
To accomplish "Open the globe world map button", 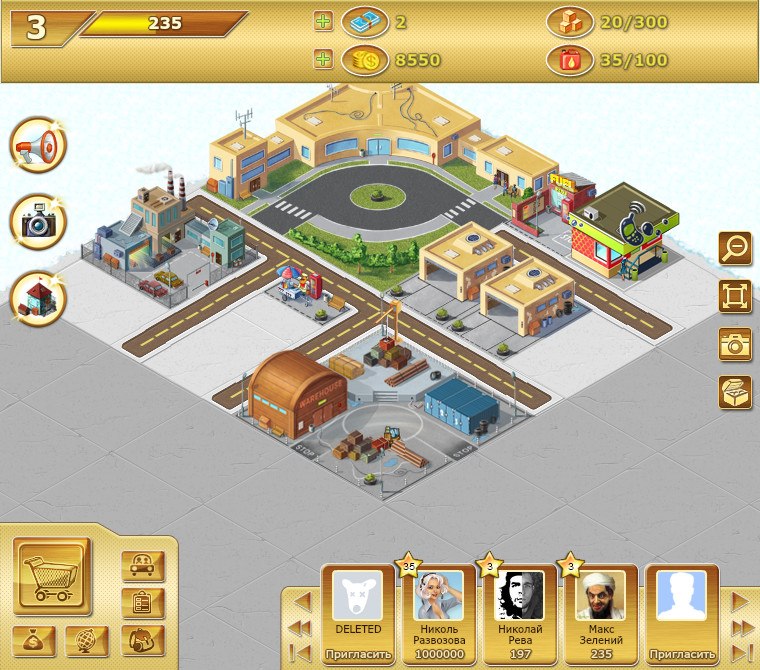I will (86, 640).
